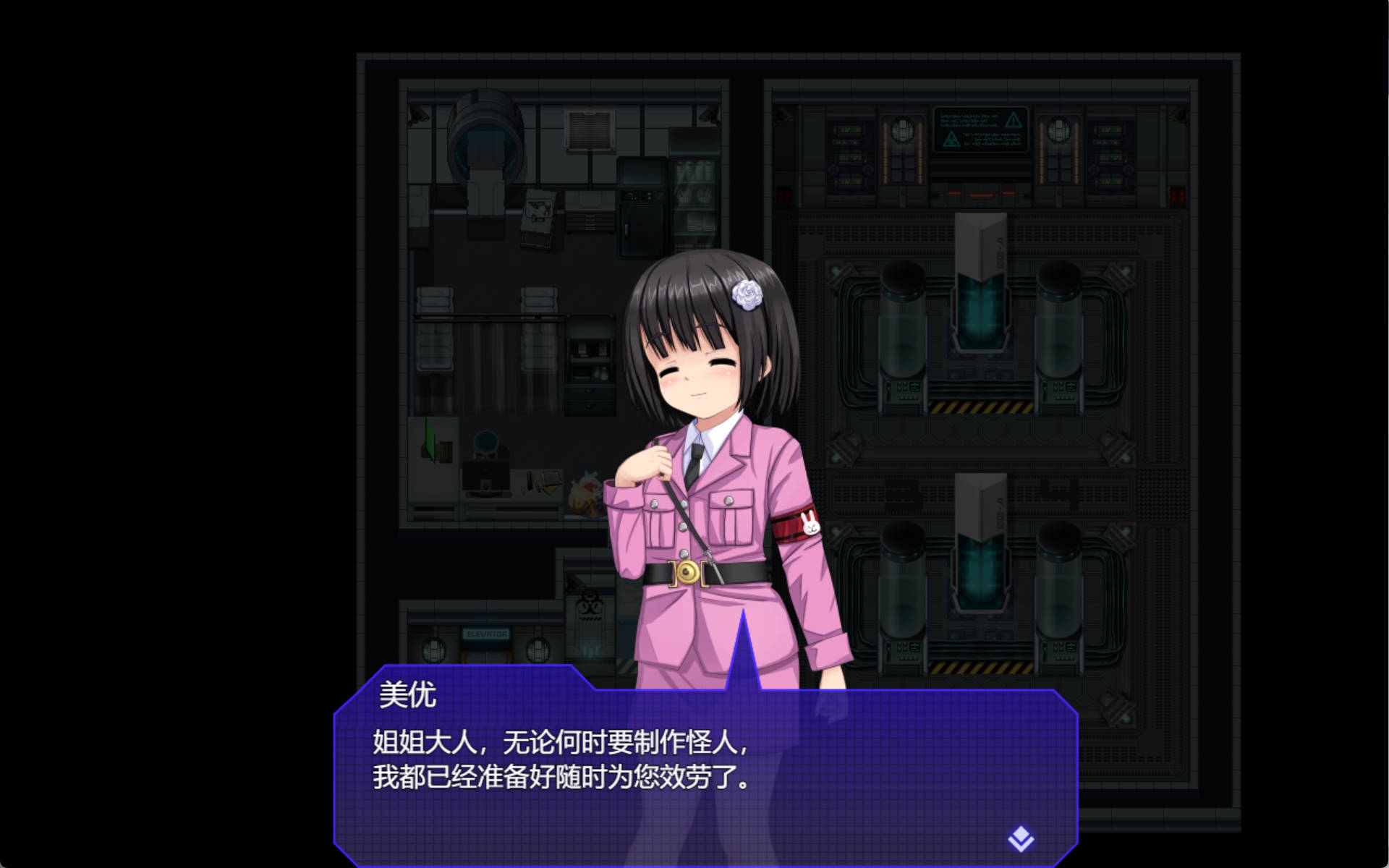
Task: Click the warning triangle on the wall monitor
Action: coord(1014,121)
